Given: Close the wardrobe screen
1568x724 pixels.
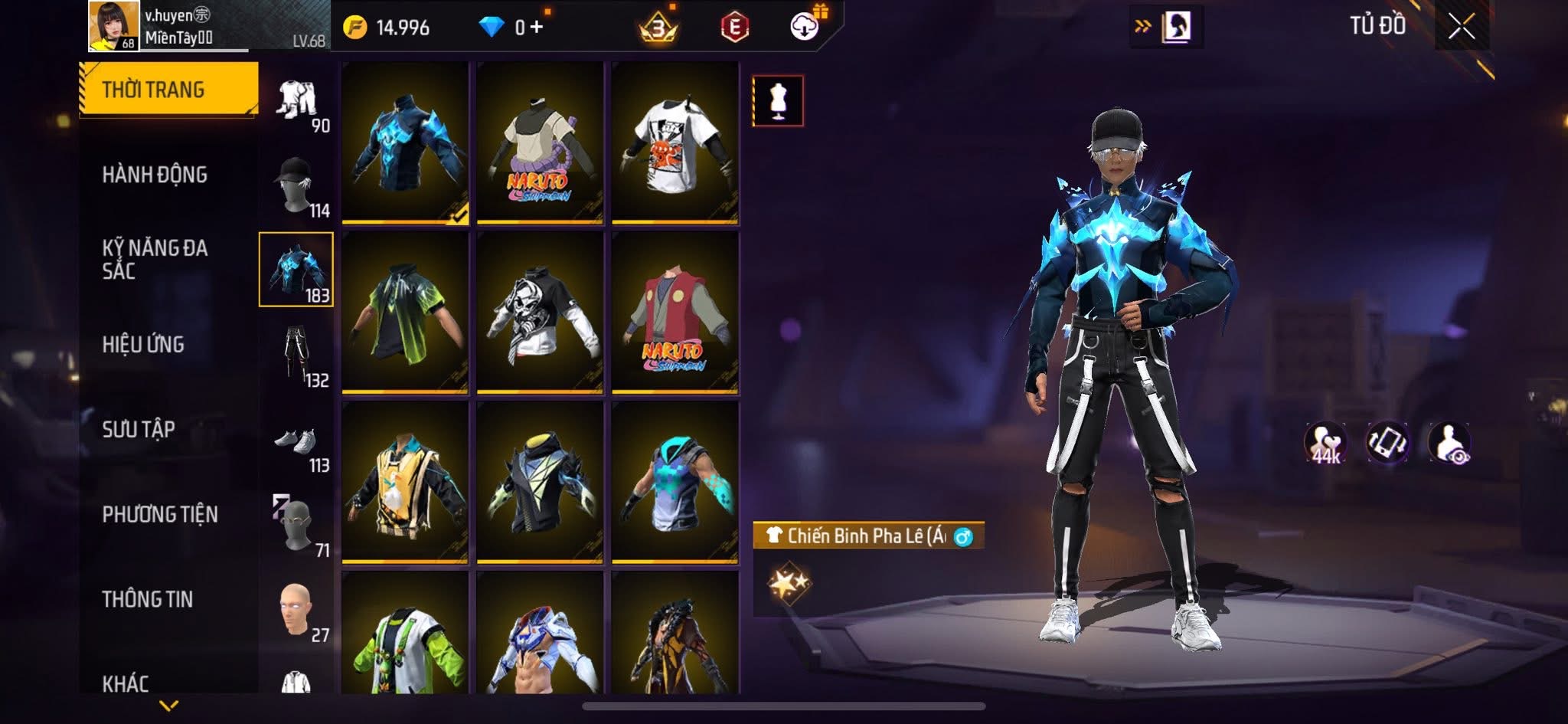Looking at the screenshot, I should [1461, 28].
